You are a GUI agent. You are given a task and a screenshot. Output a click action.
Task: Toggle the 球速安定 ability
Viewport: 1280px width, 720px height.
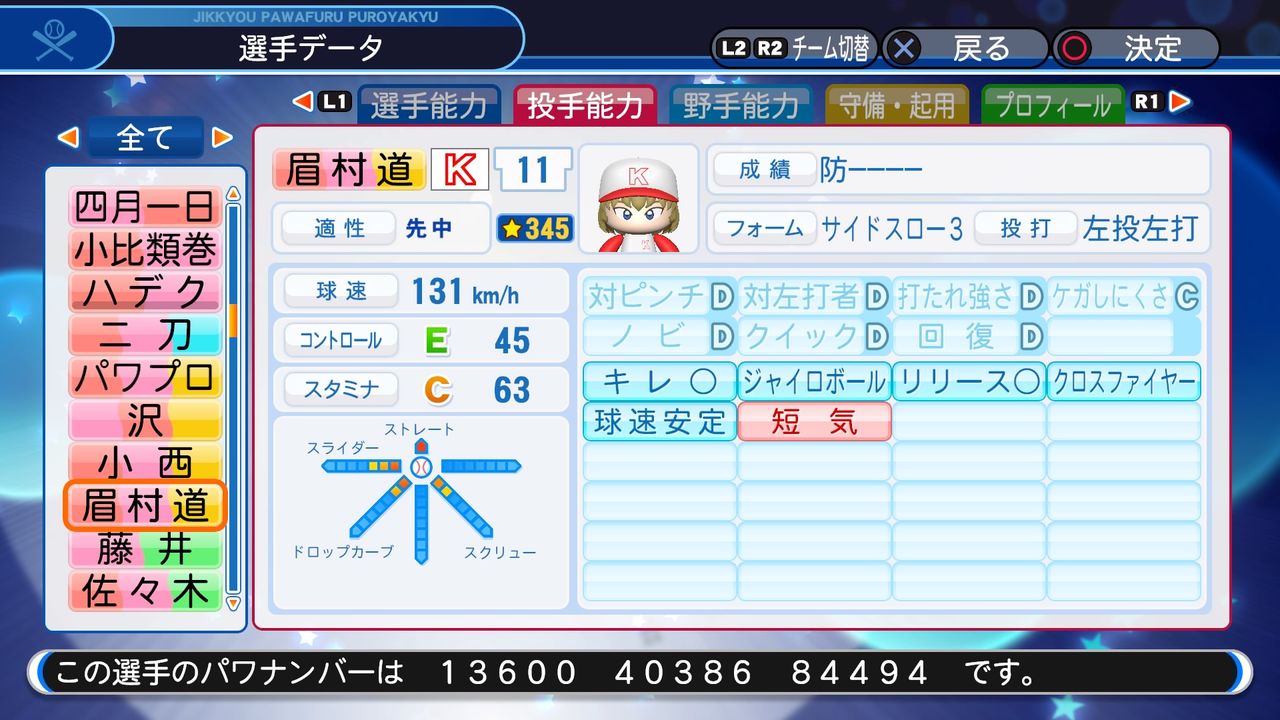(658, 421)
